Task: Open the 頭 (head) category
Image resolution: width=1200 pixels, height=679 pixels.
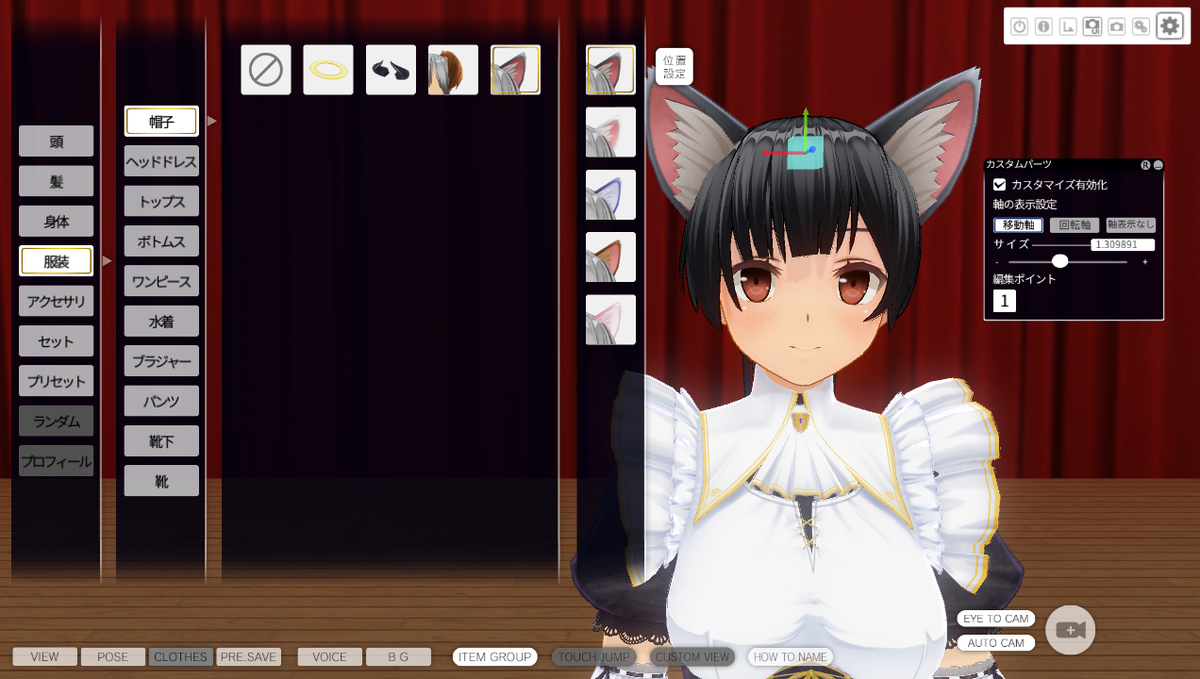Action: (x=56, y=141)
